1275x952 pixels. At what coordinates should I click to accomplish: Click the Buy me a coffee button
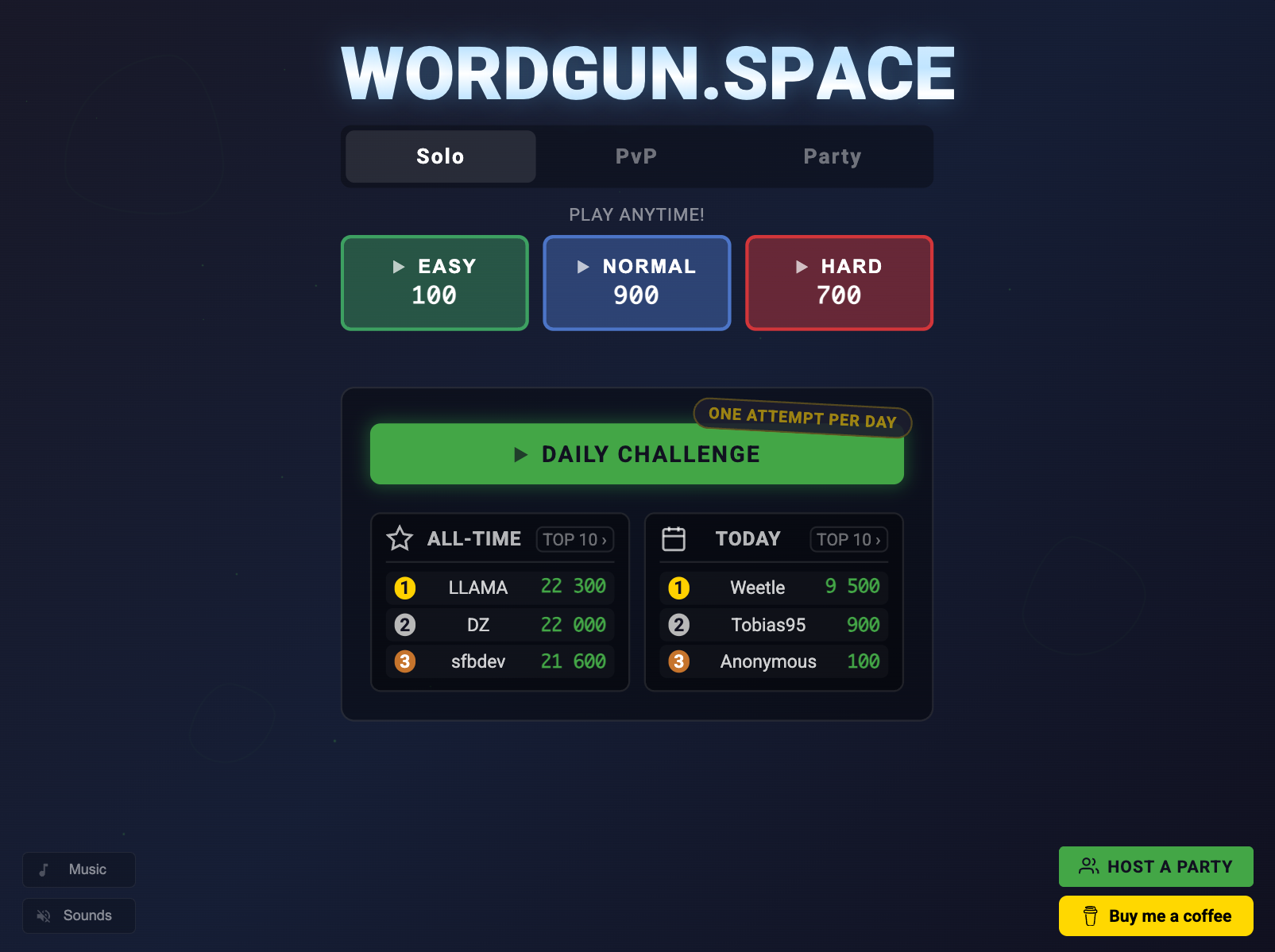[x=1155, y=915]
